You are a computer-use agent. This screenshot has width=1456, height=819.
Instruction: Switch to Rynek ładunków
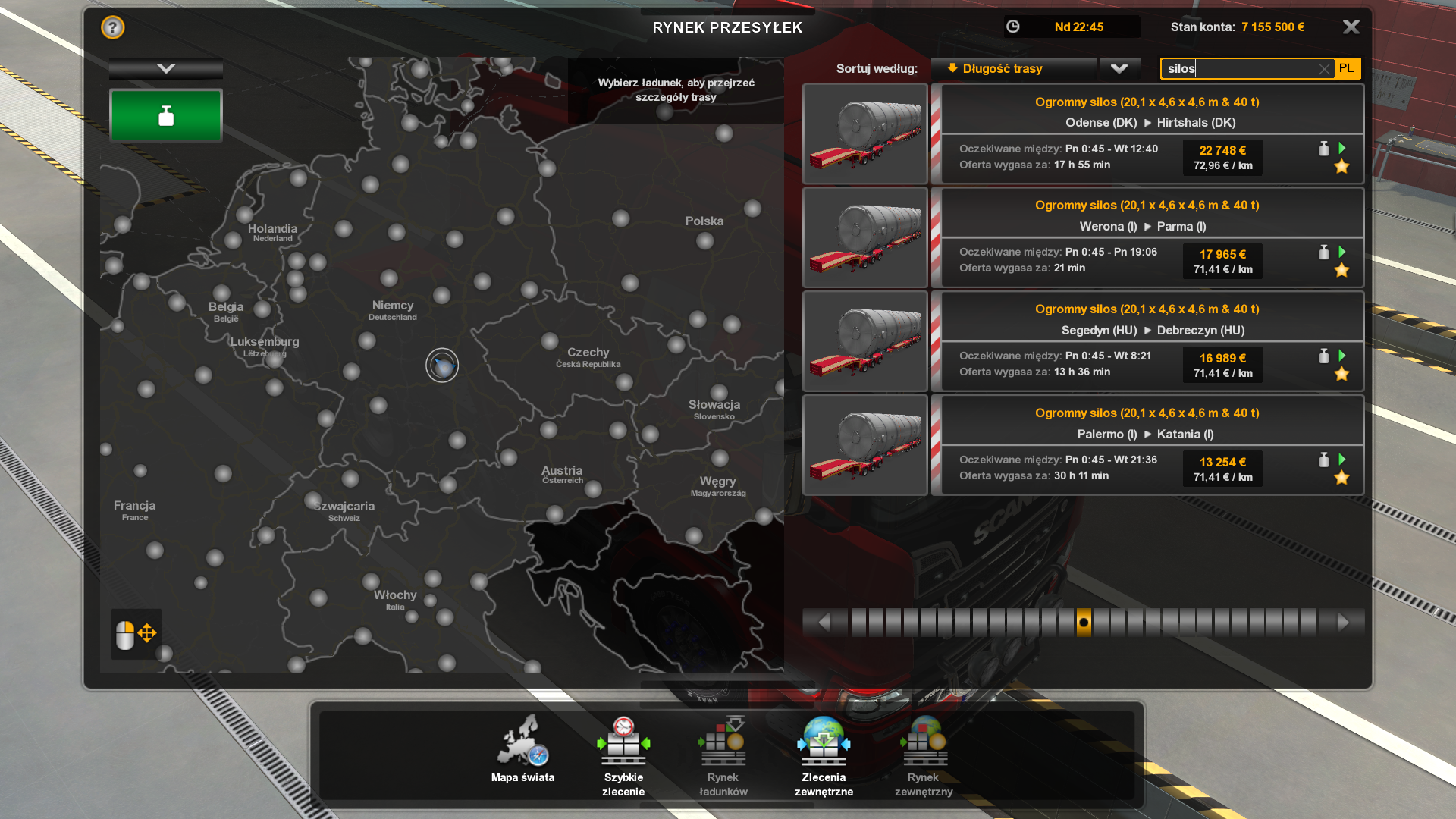[x=723, y=755]
